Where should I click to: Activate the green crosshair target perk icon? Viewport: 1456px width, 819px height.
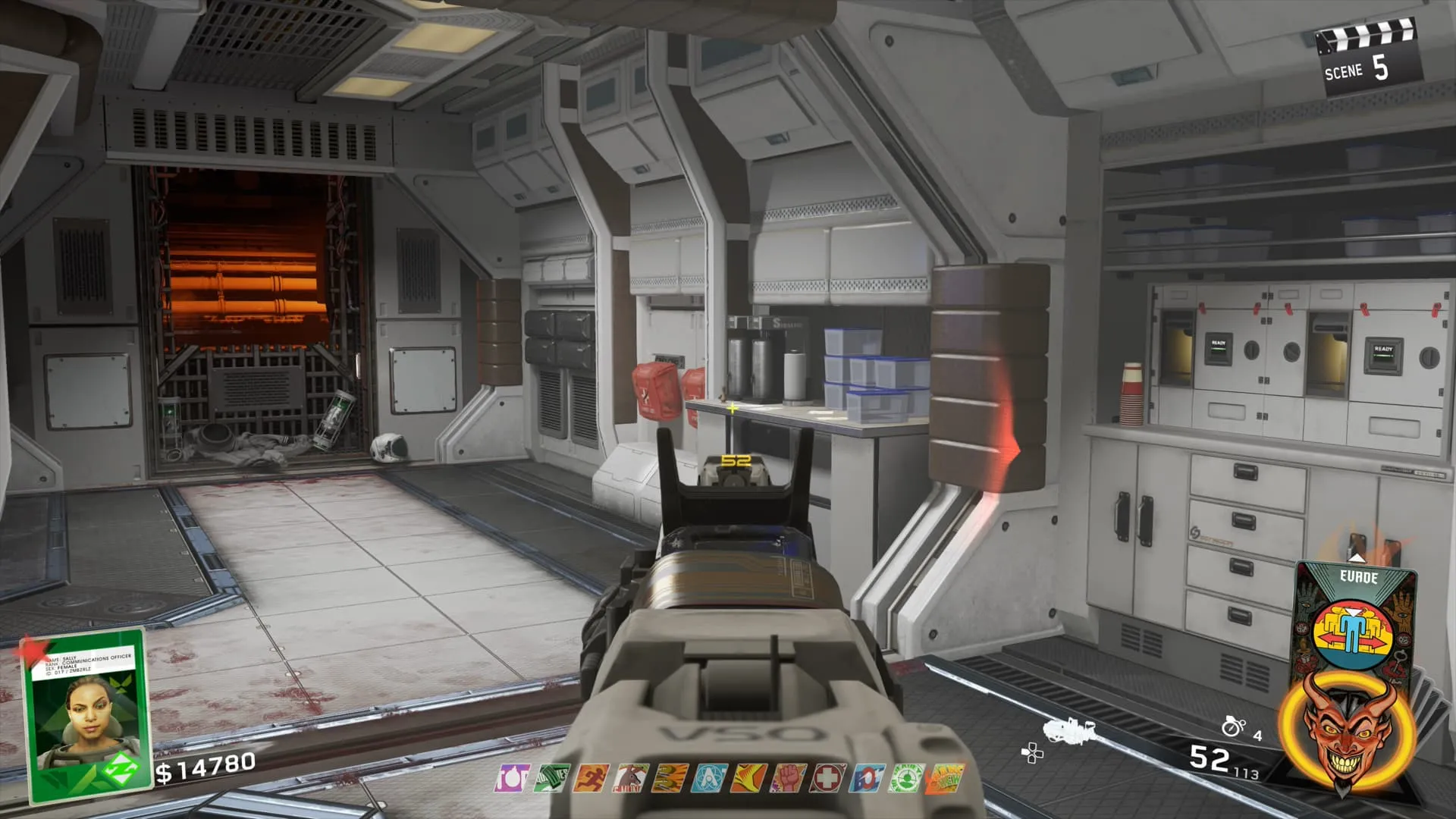point(906,779)
